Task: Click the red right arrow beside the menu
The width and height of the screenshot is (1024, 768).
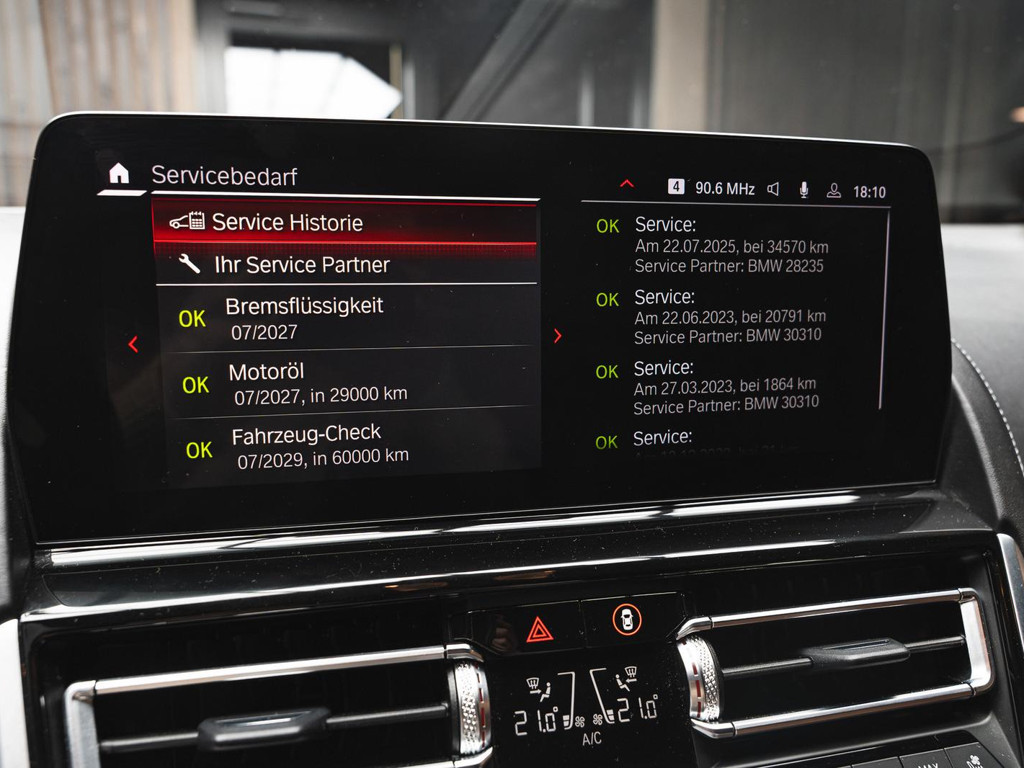Action: (558, 337)
